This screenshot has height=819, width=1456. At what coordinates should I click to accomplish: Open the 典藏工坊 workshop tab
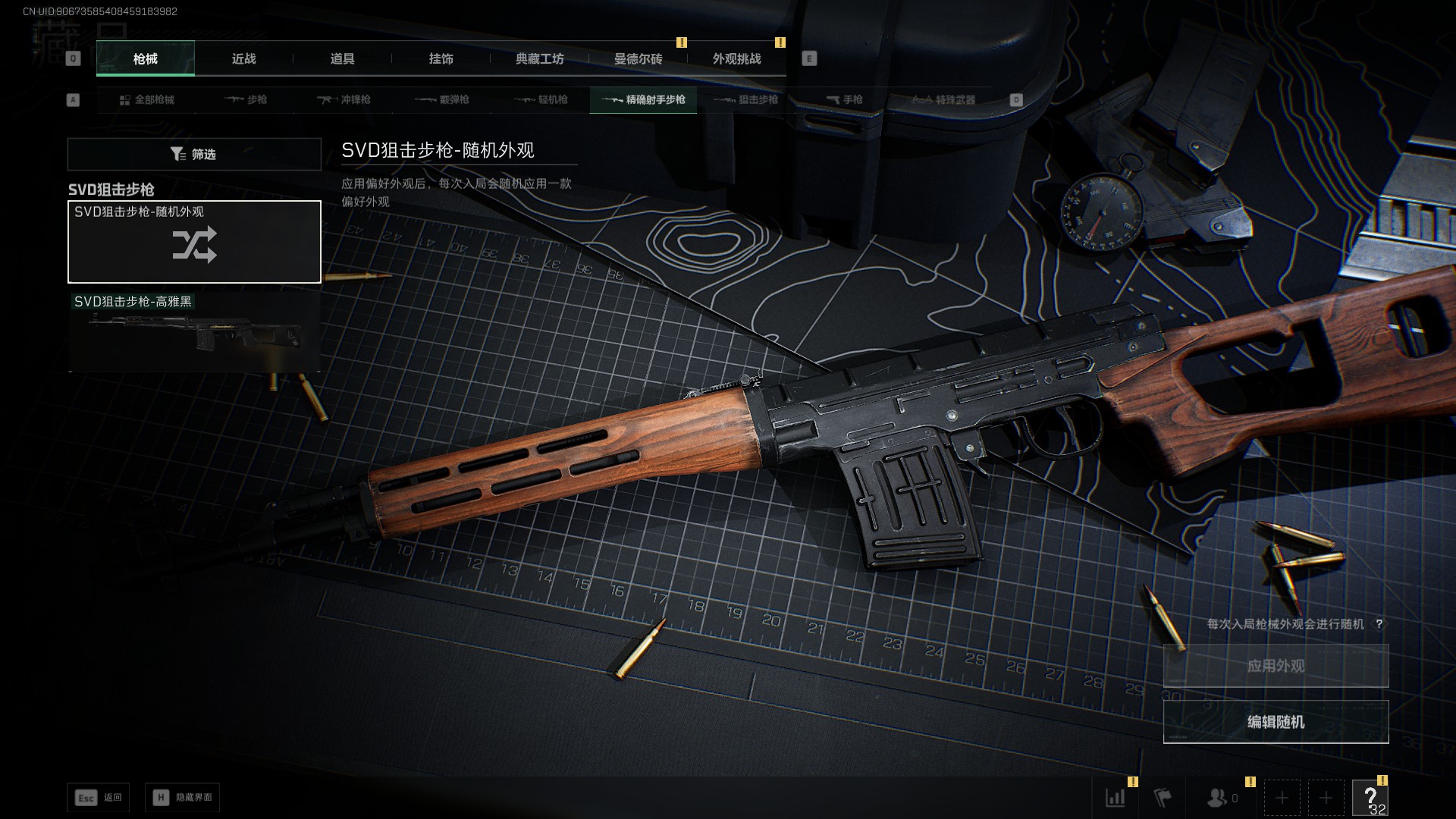539,58
